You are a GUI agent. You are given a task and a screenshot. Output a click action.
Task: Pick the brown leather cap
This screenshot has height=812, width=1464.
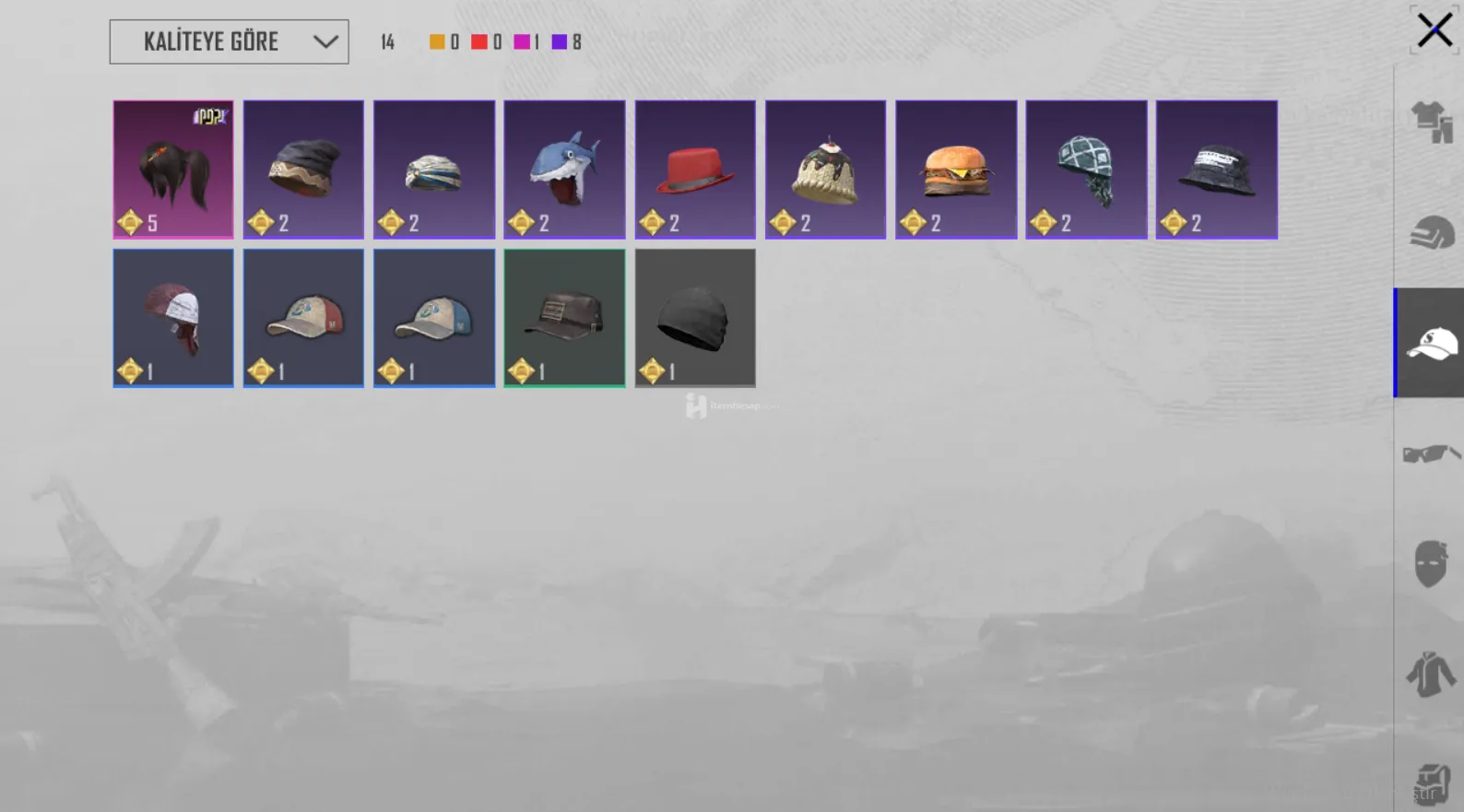[564, 318]
